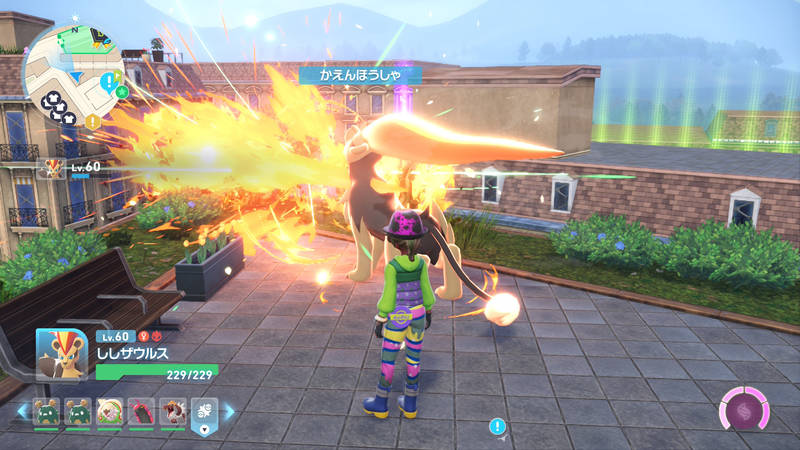The image size is (800, 450).
Task: Select the yellow hexagon alert marker below the minimap
Action: pyautogui.click(x=92, y=121)
